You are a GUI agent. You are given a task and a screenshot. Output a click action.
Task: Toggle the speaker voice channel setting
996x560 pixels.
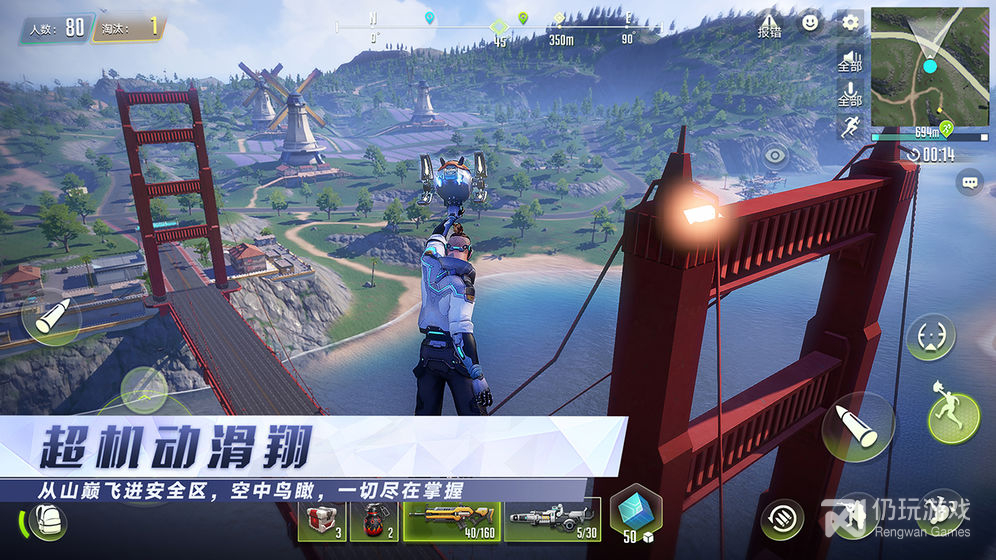point(849,60)
